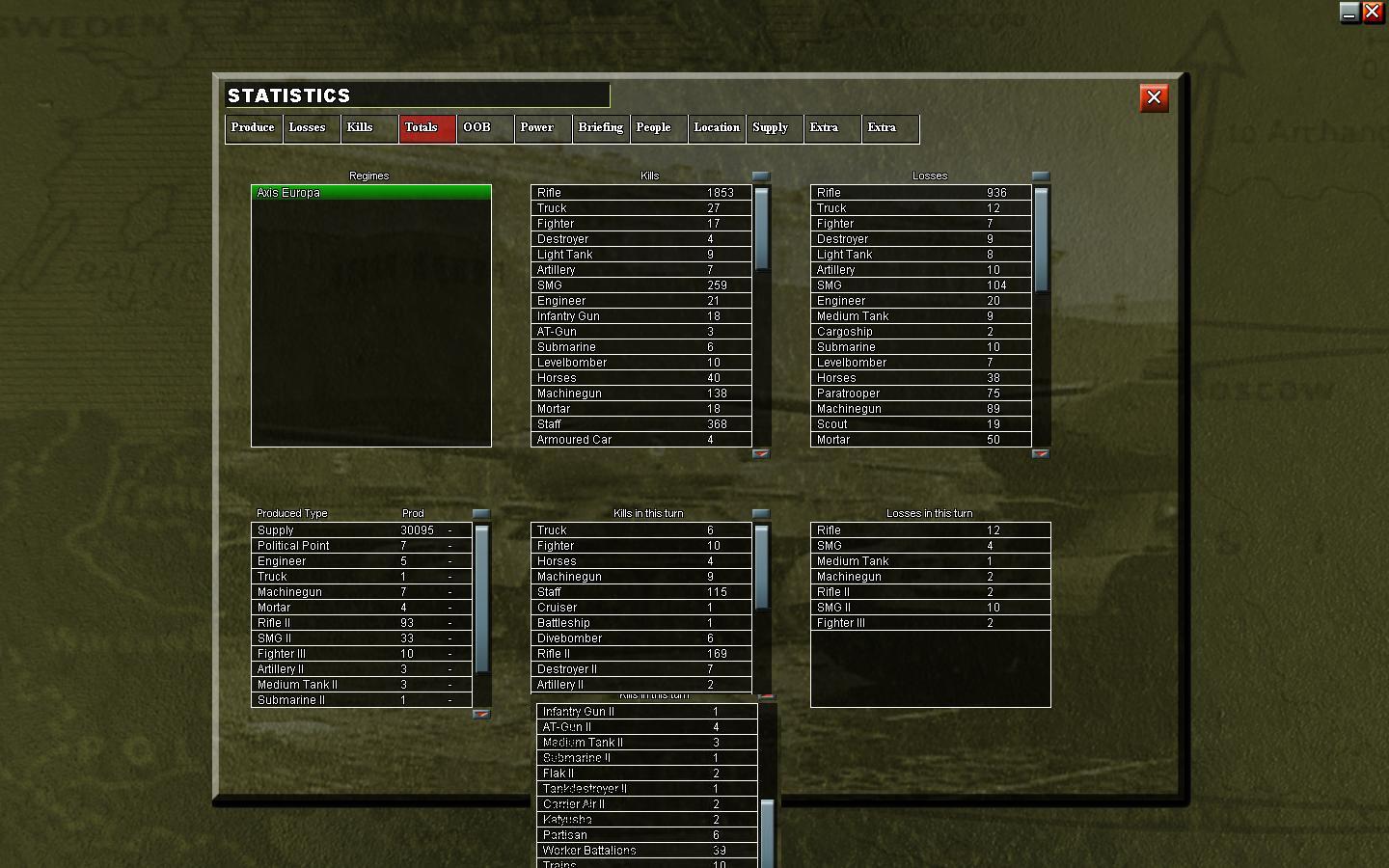This screenshot has width=1389, height=868.
Task: Open the Briefing tab
Action: [600, 128]
